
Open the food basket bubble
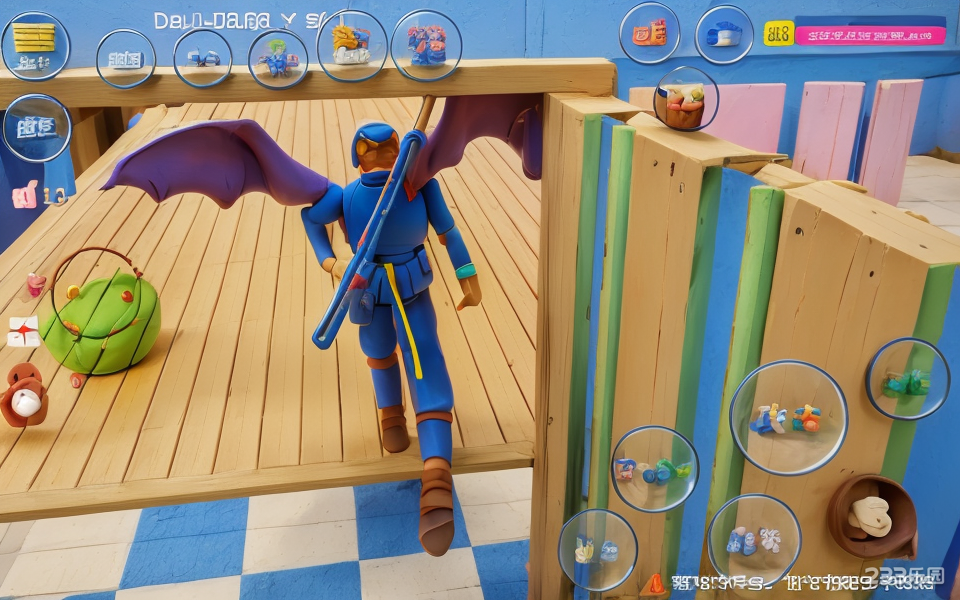tap(685, 99)
